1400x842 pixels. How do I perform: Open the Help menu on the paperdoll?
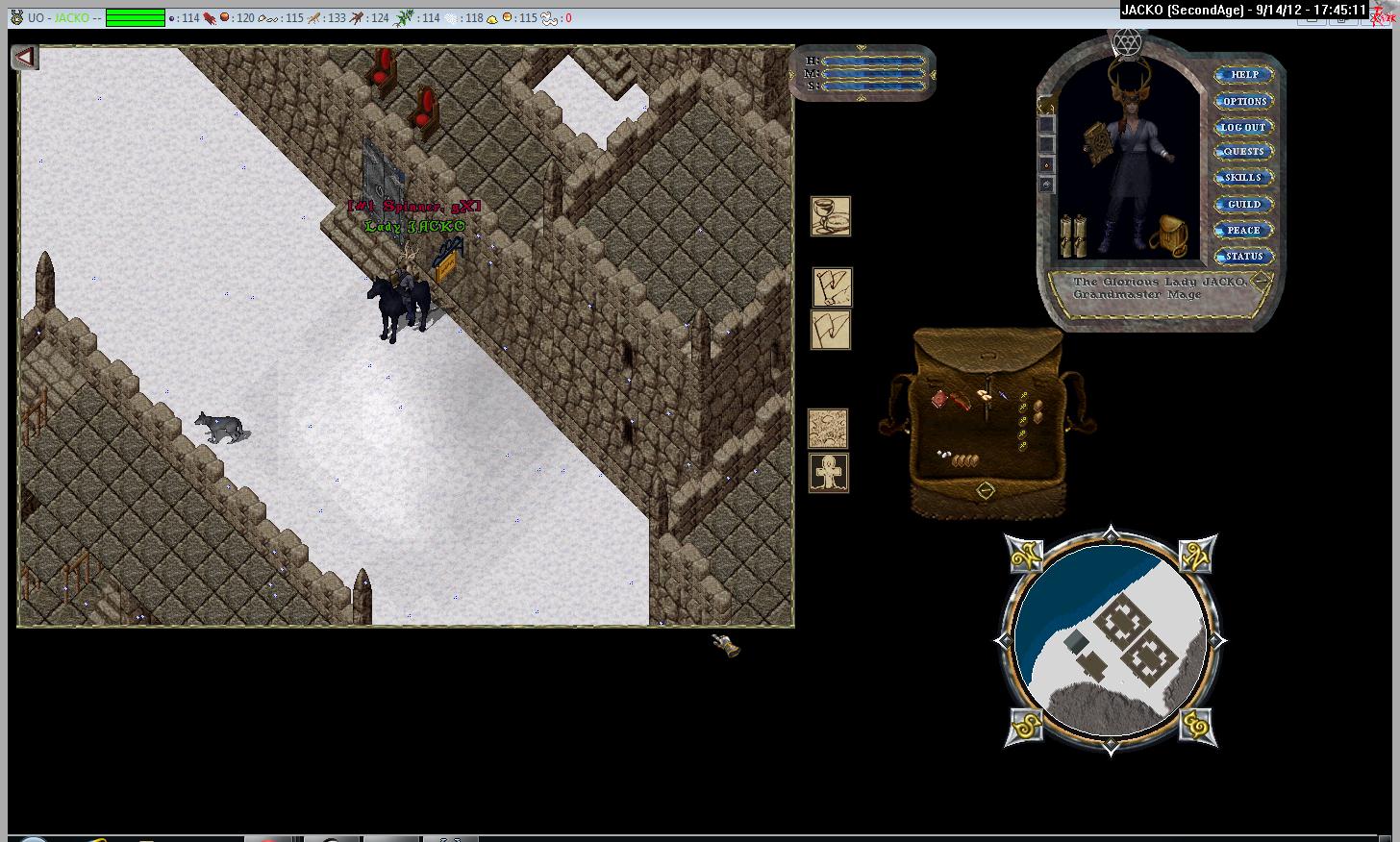1244,75
